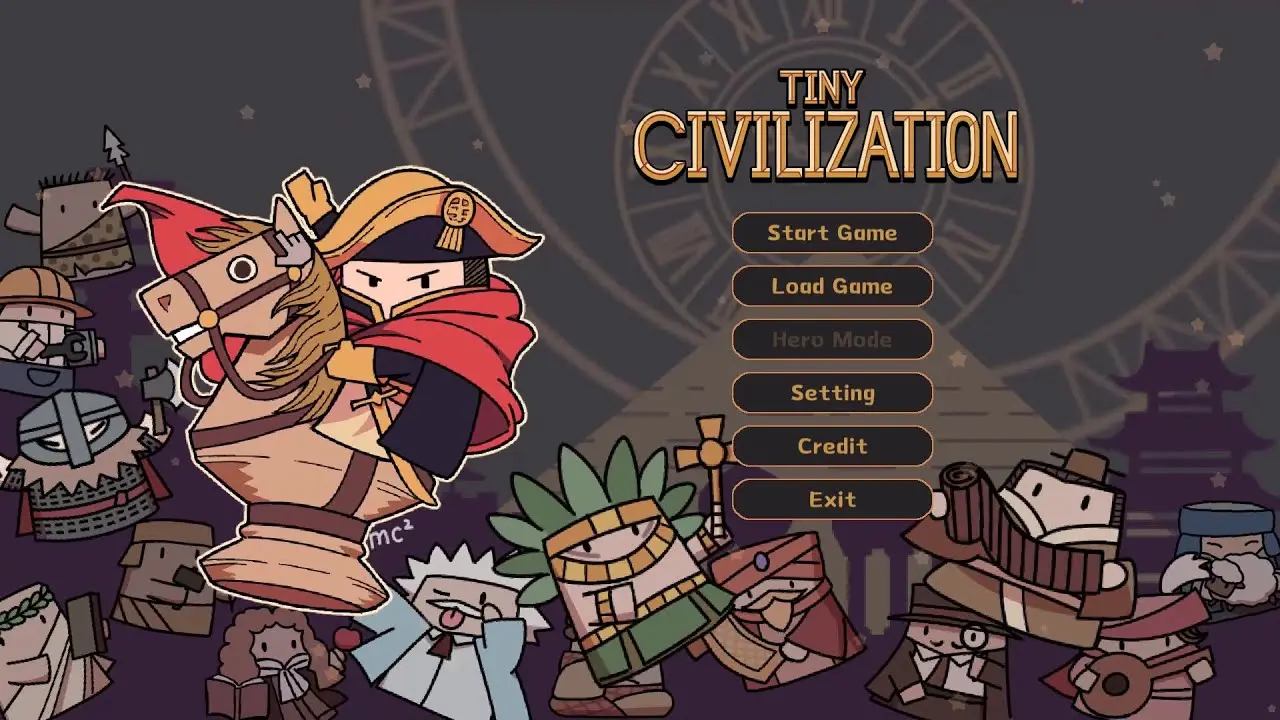This screenshot has width=1280, height=720.
Task: Click the Start Game button
Action: click(832, 232)
